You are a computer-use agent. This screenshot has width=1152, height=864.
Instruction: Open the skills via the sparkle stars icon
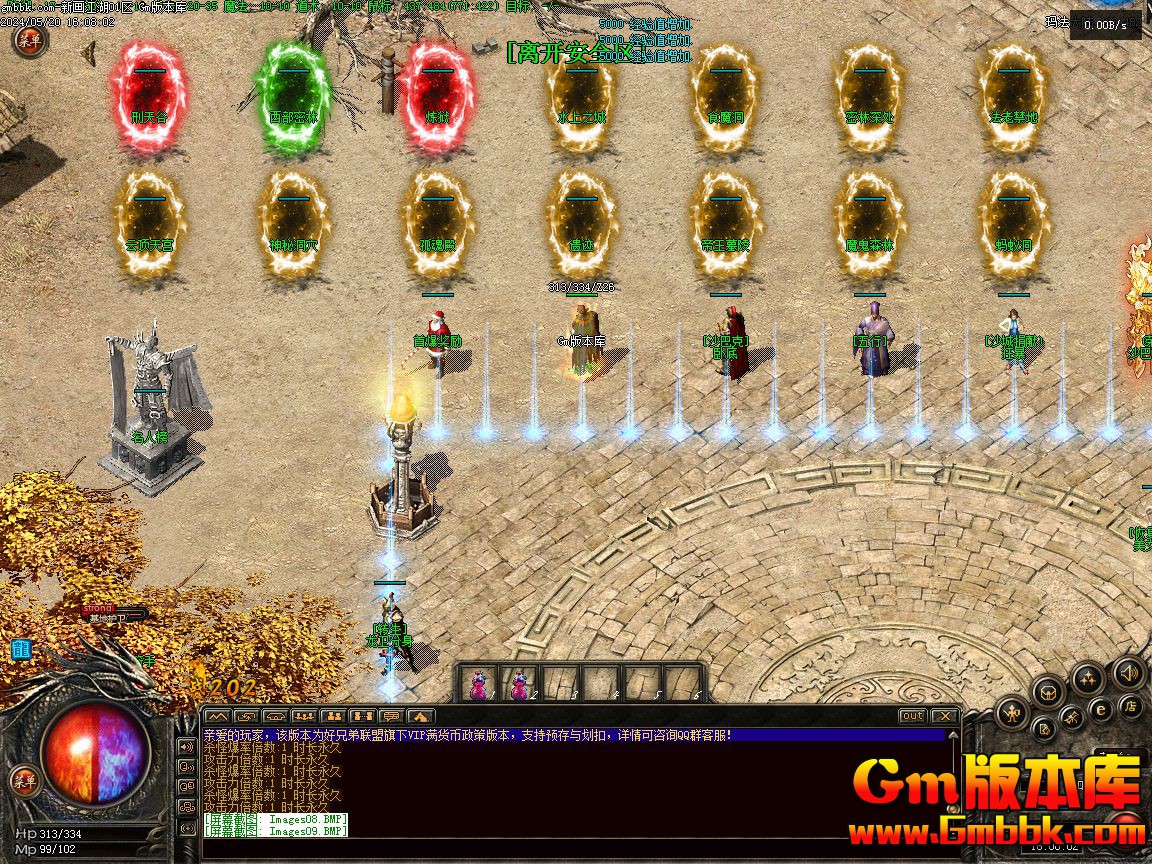pyautogui.click(x=1088, y=679)
